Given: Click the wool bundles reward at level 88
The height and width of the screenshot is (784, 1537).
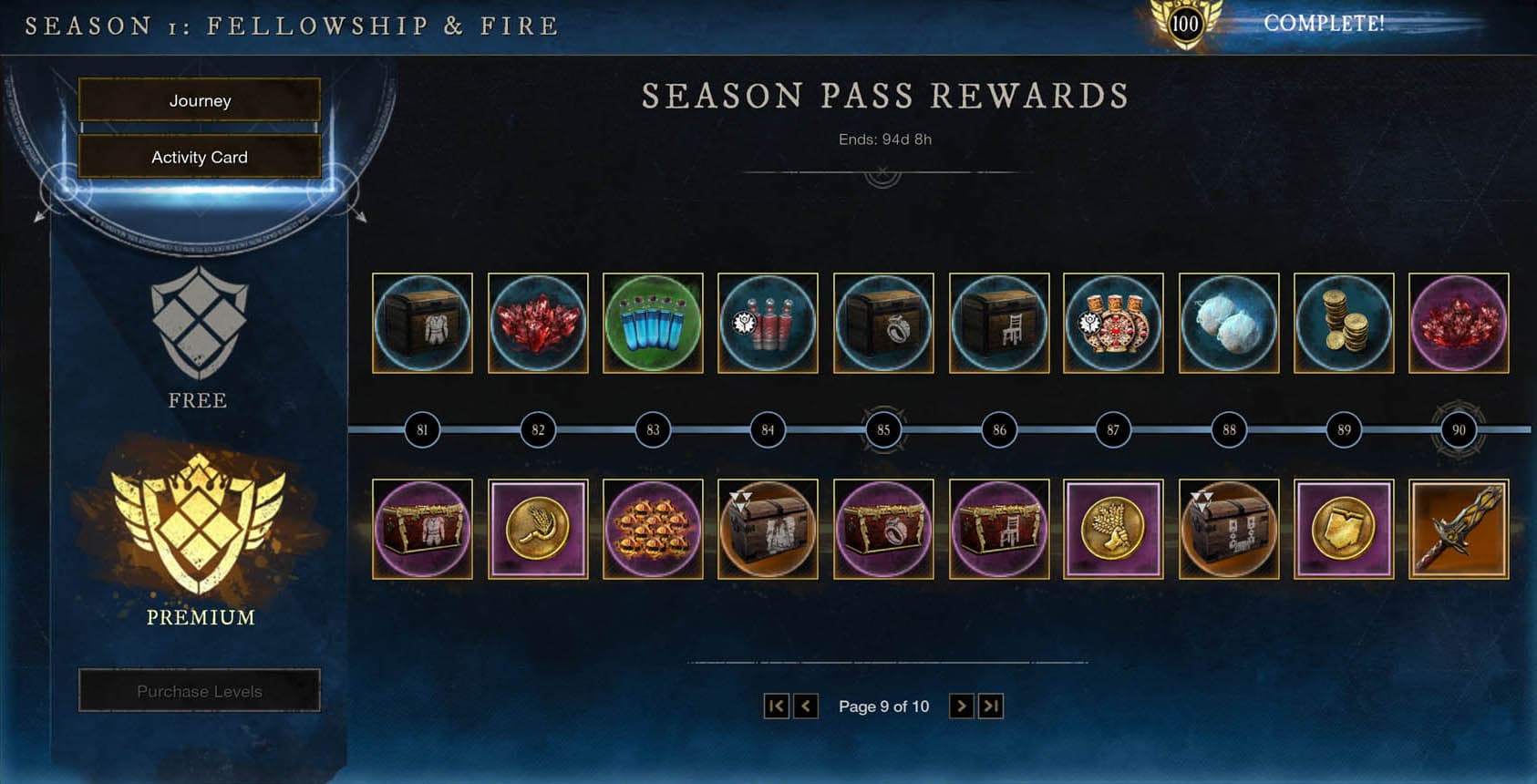Looking at the screenshot, I should 1229,324.
